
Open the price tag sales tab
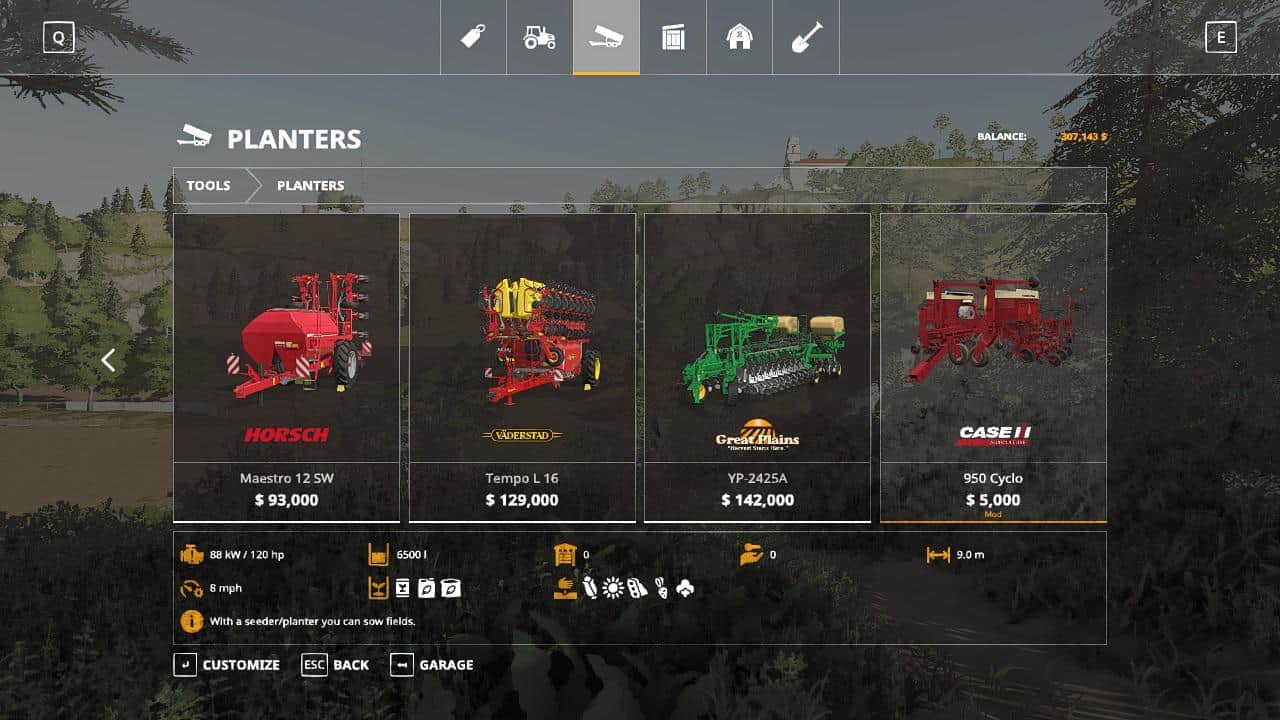(x=473, y=37)
